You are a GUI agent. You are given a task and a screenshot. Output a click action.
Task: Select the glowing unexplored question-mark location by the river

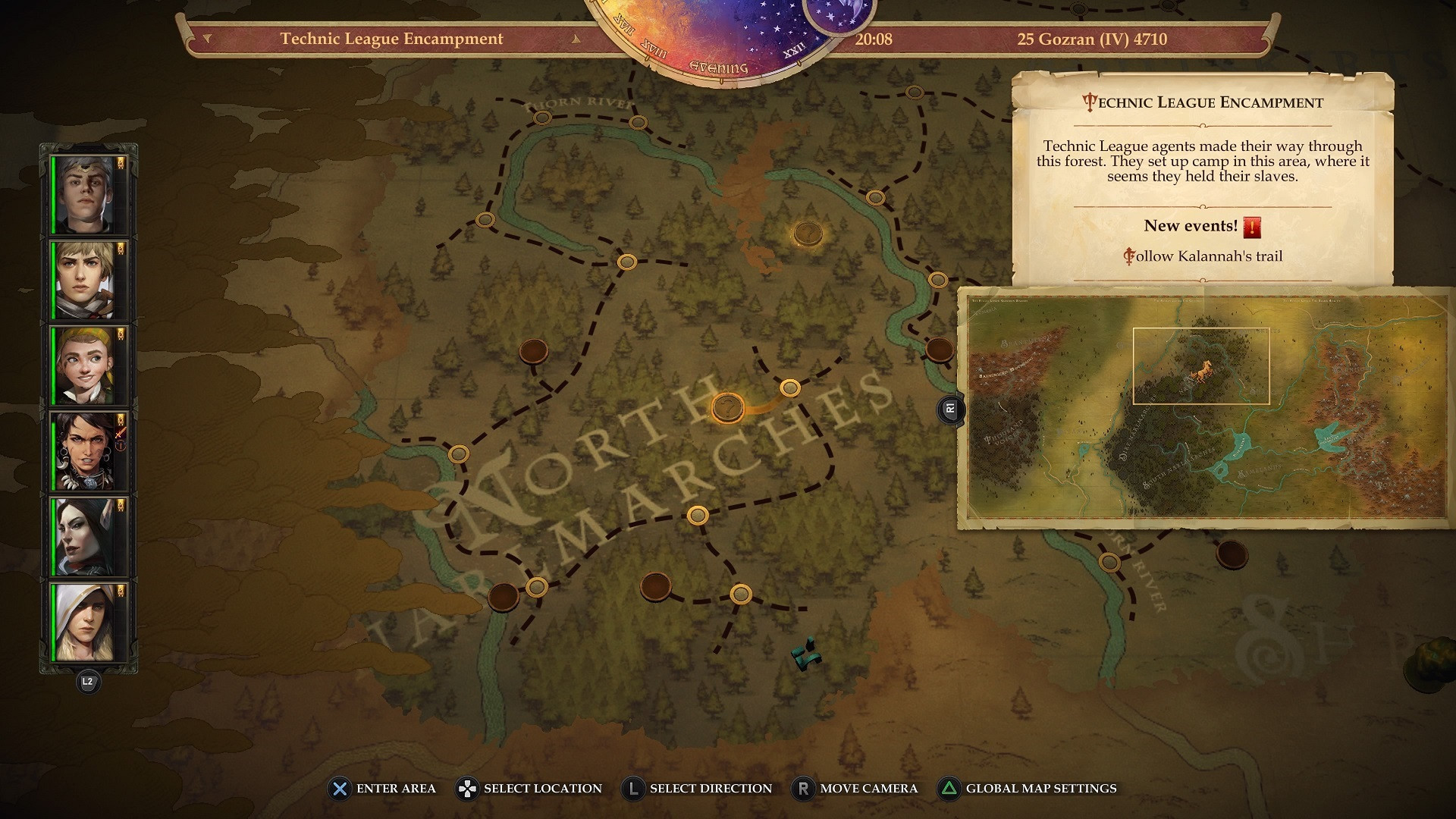point(808,233)
